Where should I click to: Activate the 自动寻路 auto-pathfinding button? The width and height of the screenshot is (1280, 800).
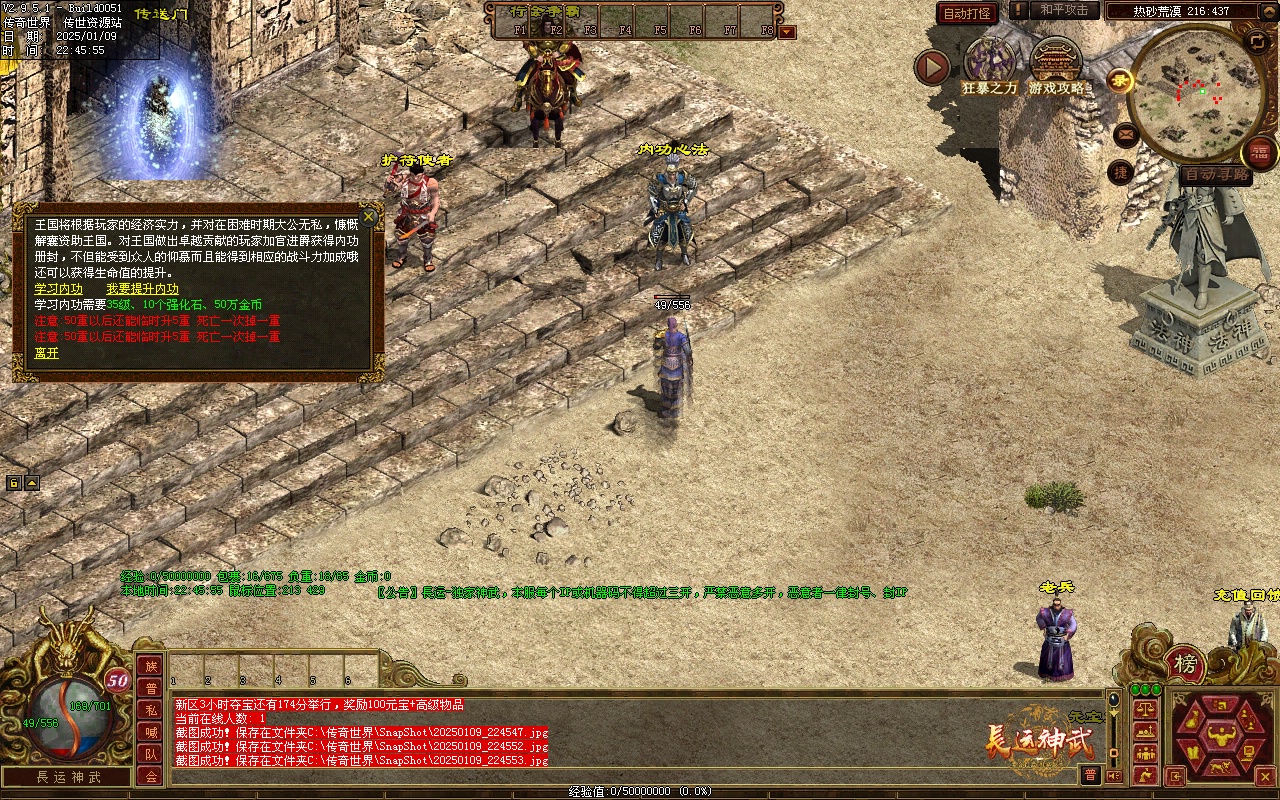click(1216, 175)
